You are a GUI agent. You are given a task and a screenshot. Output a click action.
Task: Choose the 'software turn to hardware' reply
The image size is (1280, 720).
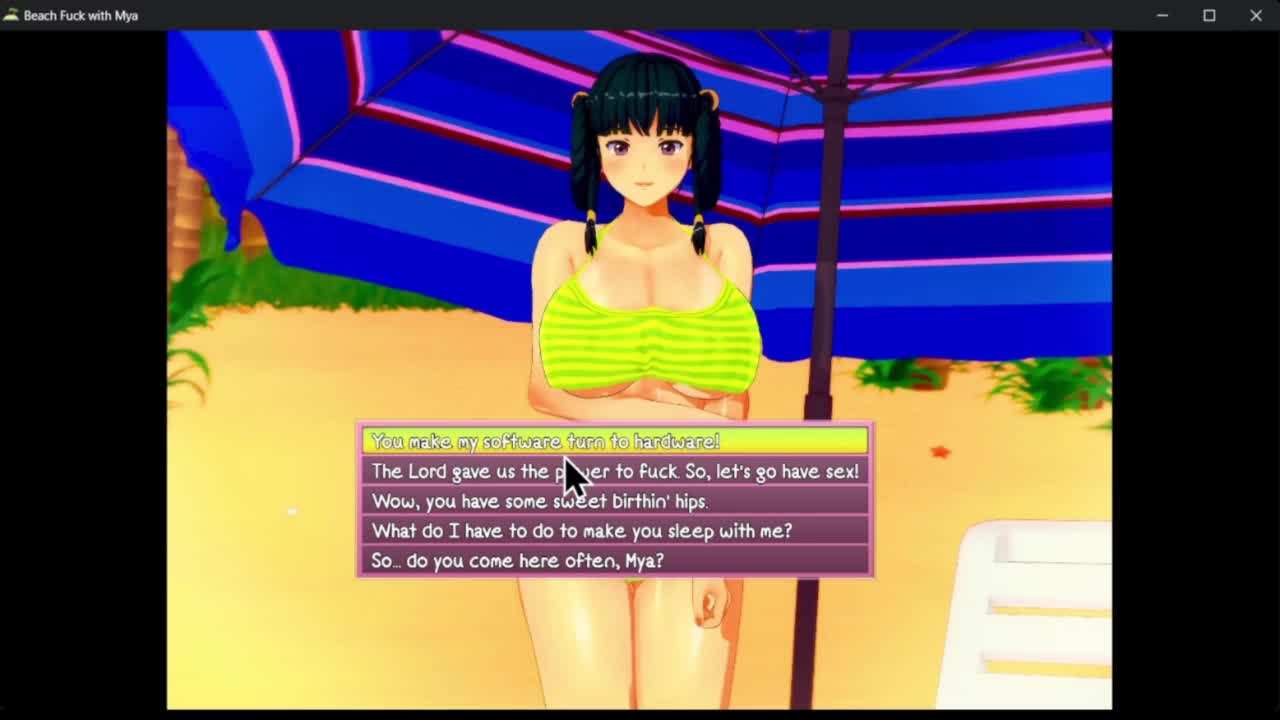pyautogui.click(x=614, y=441)
